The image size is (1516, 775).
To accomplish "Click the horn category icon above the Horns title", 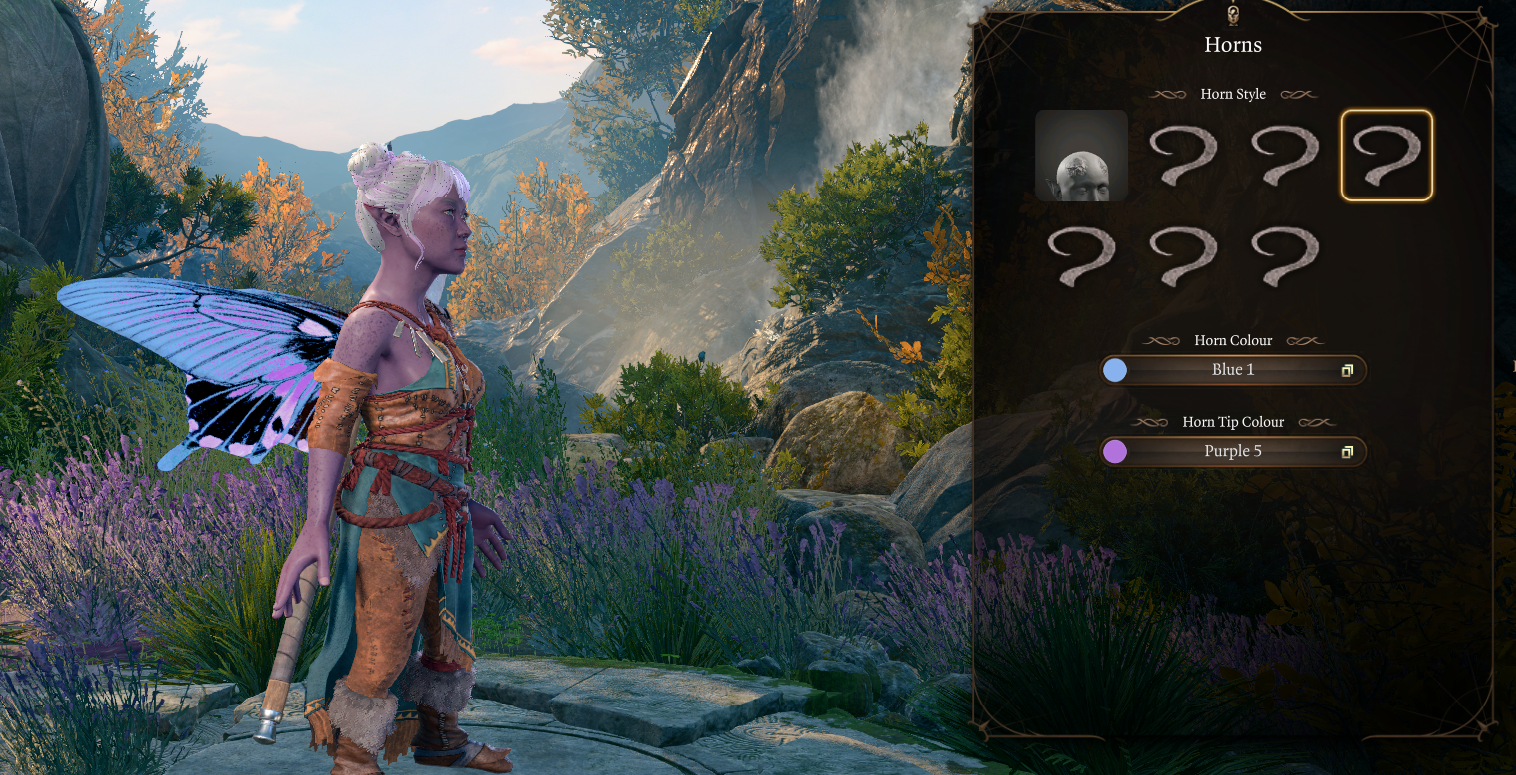I will click(1233, 14).
